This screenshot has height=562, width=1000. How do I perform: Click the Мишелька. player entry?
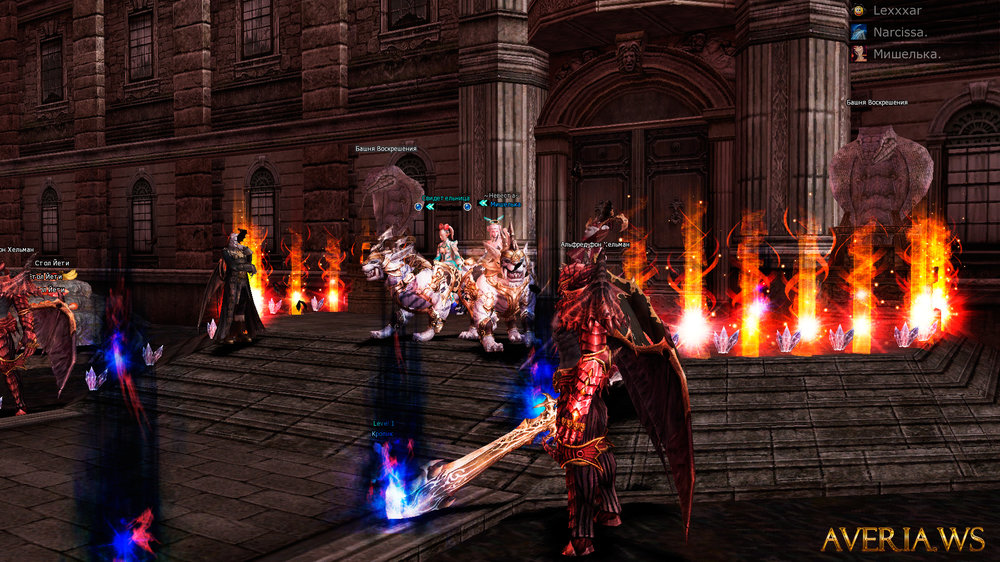(905, 54)
